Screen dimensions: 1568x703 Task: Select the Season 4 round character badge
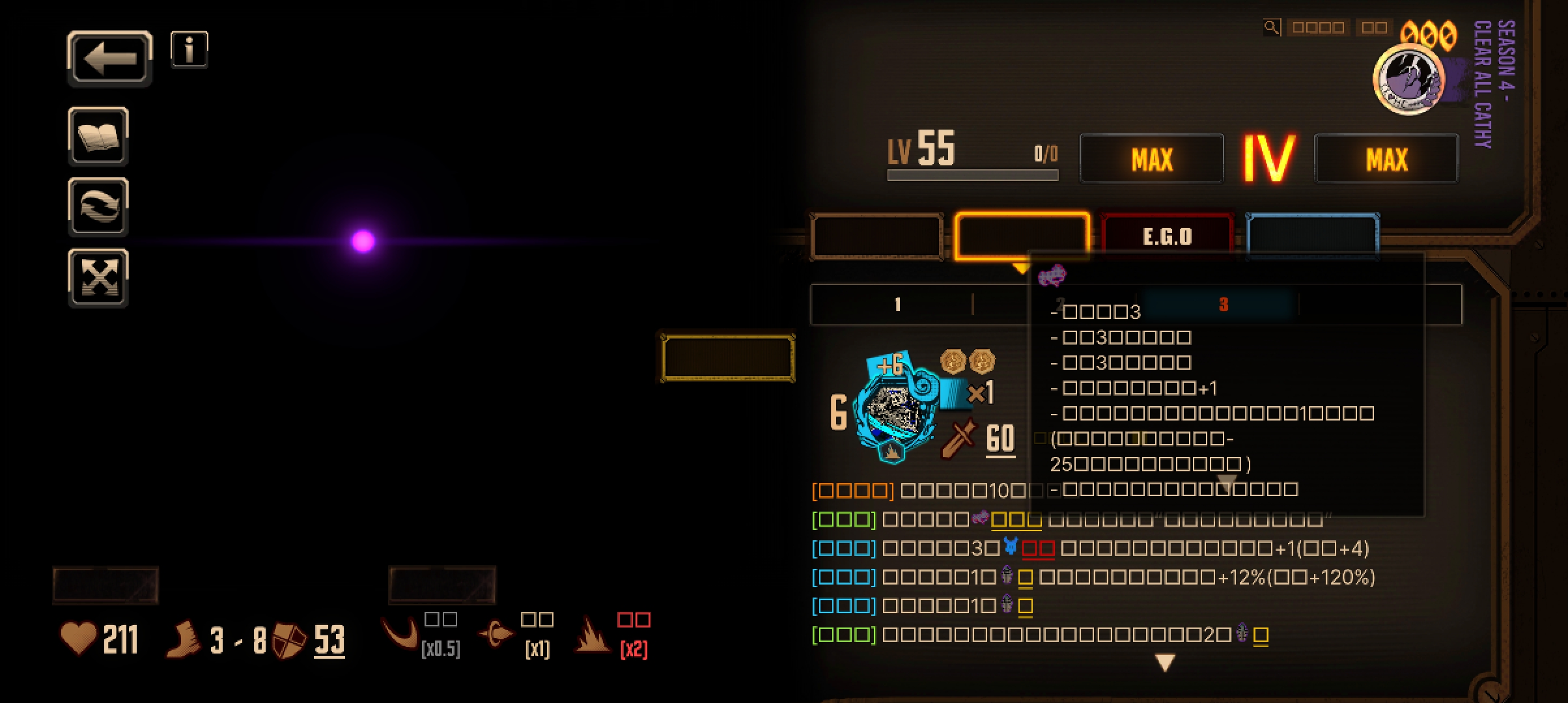[1408, 79]
